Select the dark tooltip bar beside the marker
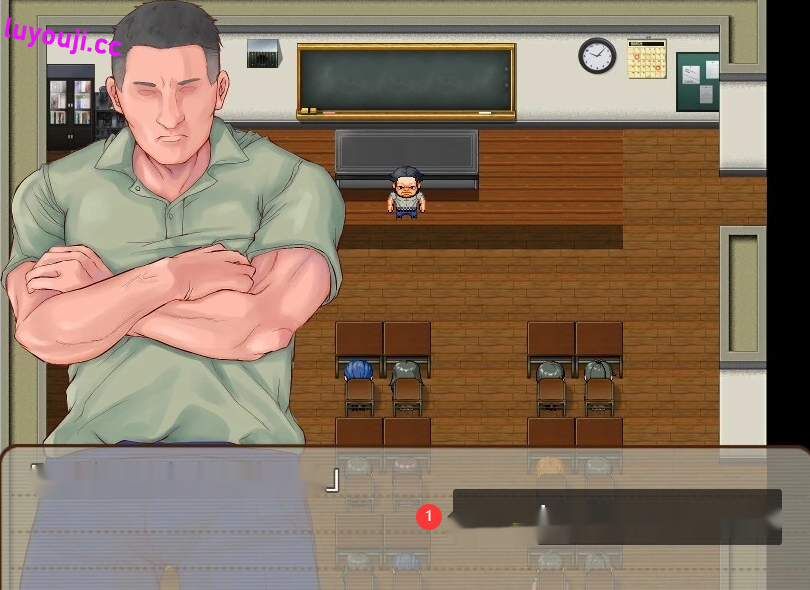Image resolution: width=810 pixels, height=590 pixels. [616, 516]
